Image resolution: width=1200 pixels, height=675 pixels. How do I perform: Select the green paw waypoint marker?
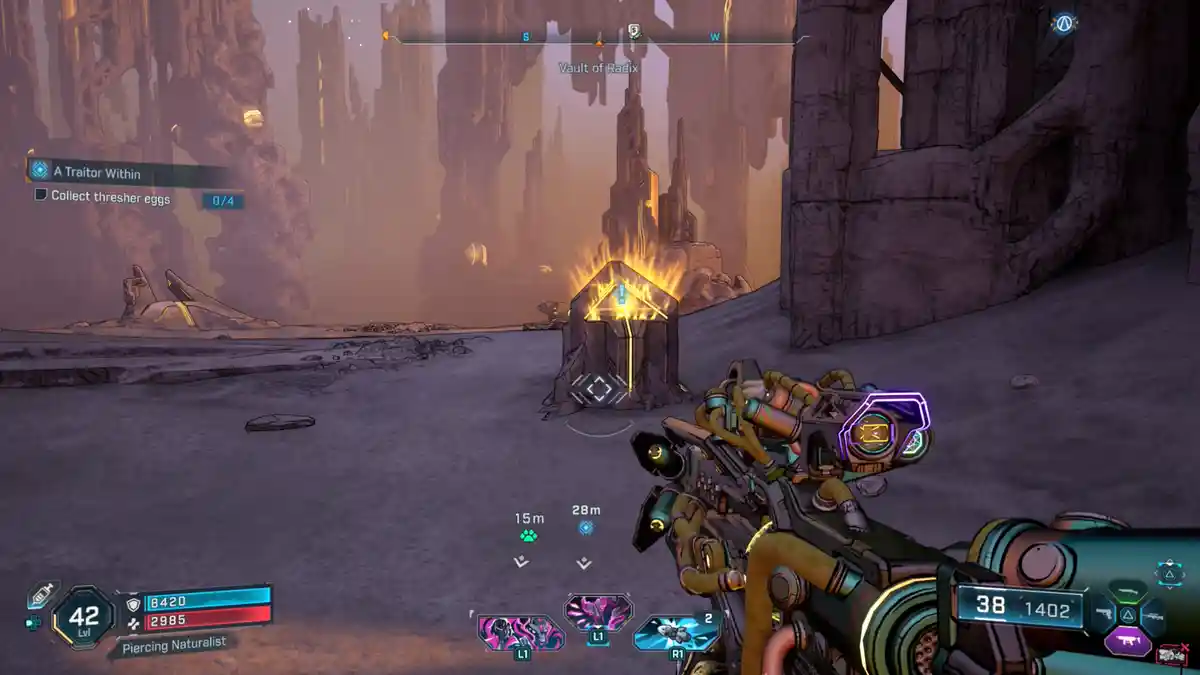[x=529, y=536]
